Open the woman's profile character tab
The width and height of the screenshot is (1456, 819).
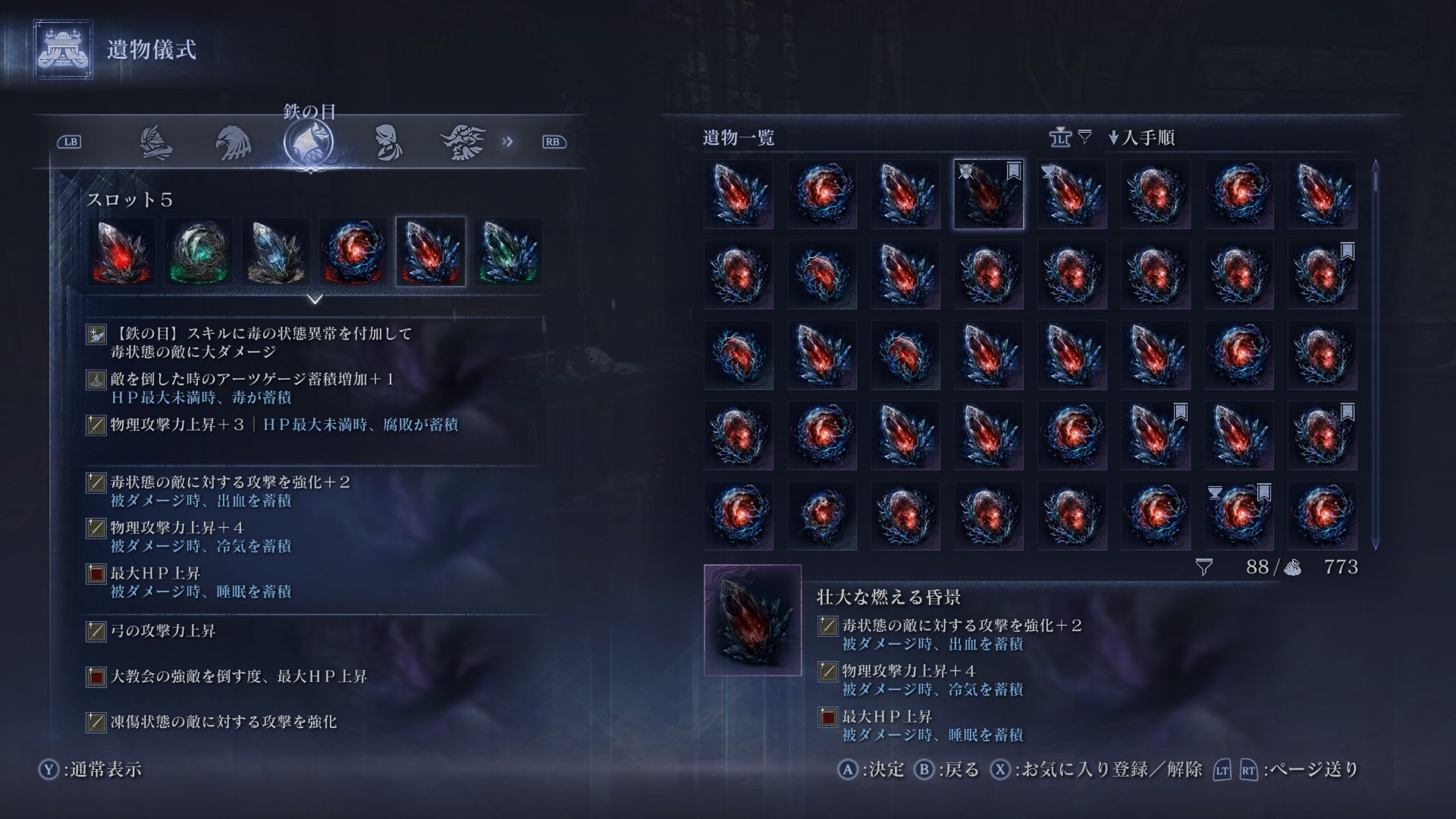point(388,143)
